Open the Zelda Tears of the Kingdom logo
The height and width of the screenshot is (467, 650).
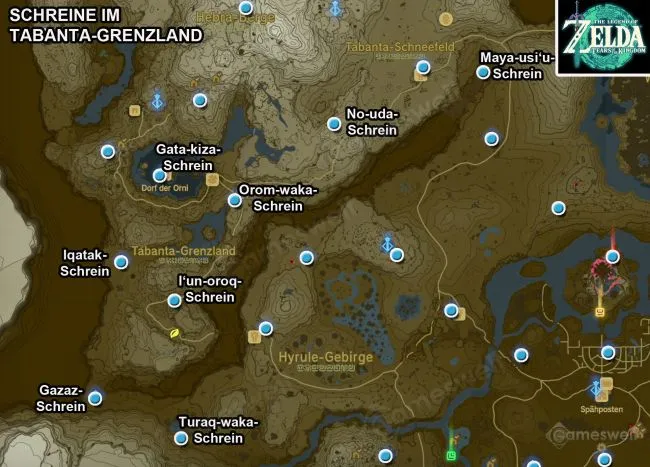pos(603,38)
